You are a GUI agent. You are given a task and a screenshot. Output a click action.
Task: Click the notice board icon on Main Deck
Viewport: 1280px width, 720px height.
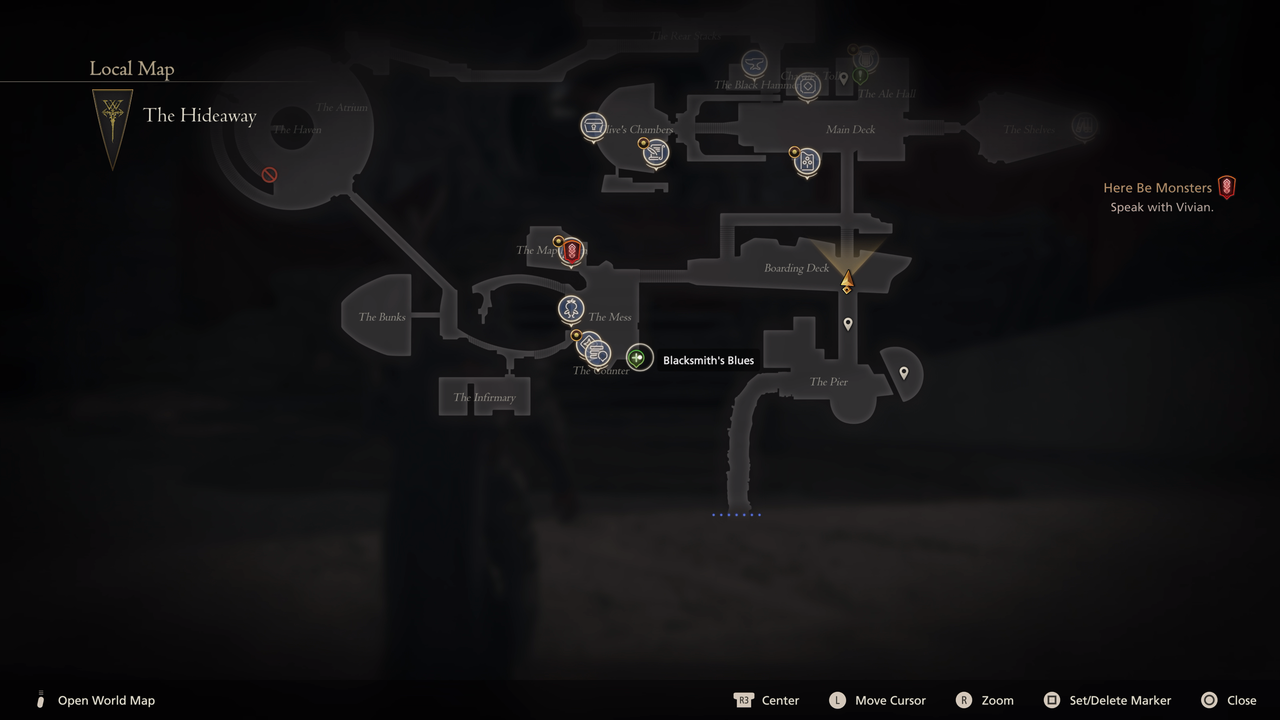point(807,161)
